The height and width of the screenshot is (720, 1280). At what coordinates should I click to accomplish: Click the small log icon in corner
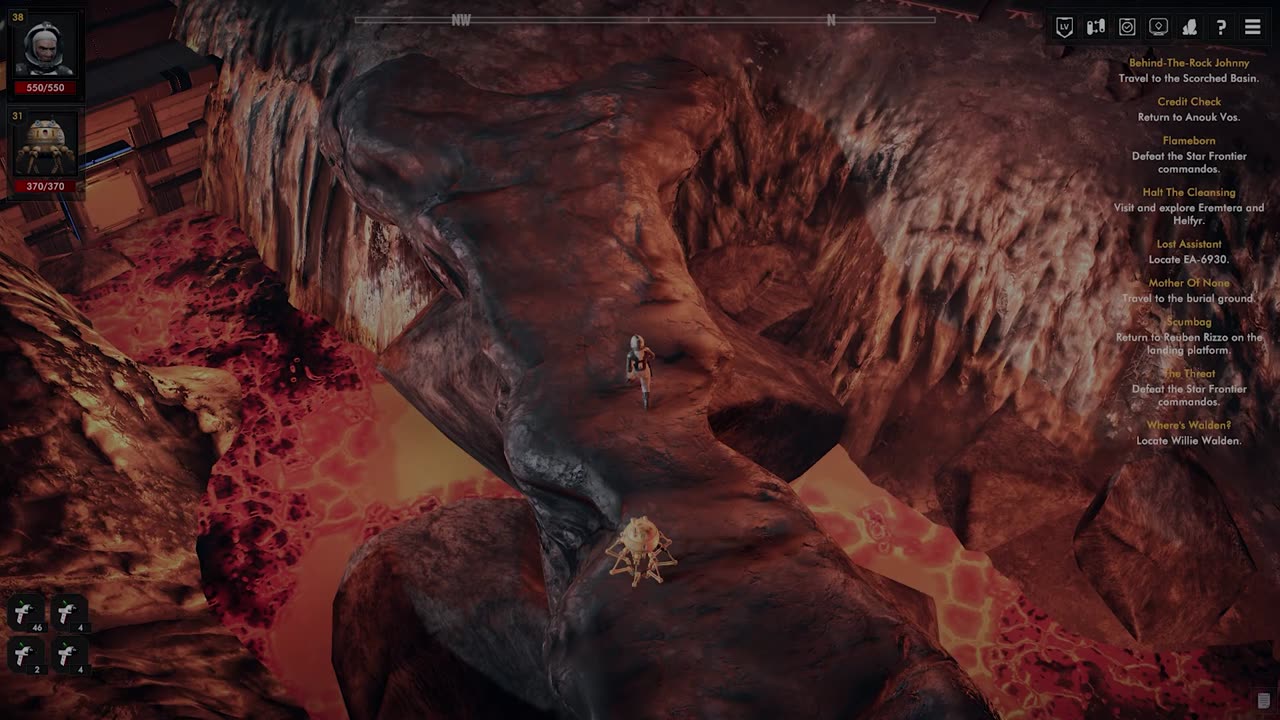[x=1263, y=700]
